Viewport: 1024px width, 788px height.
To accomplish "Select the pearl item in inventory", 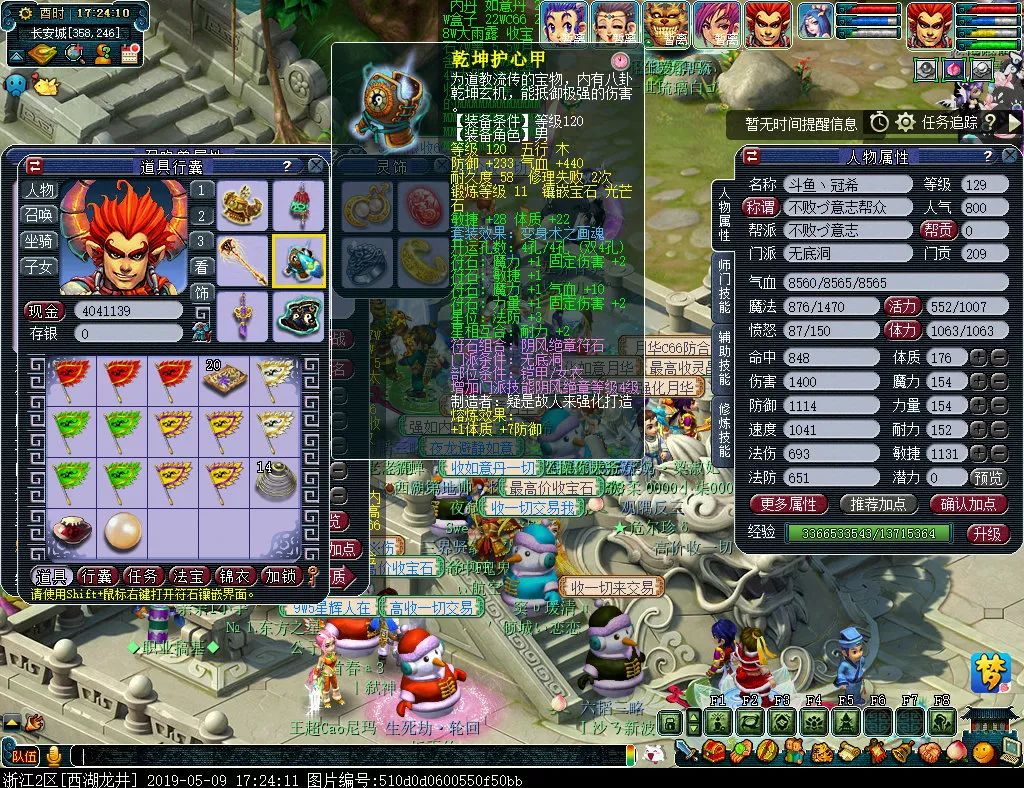I will [x=123, y=531].
